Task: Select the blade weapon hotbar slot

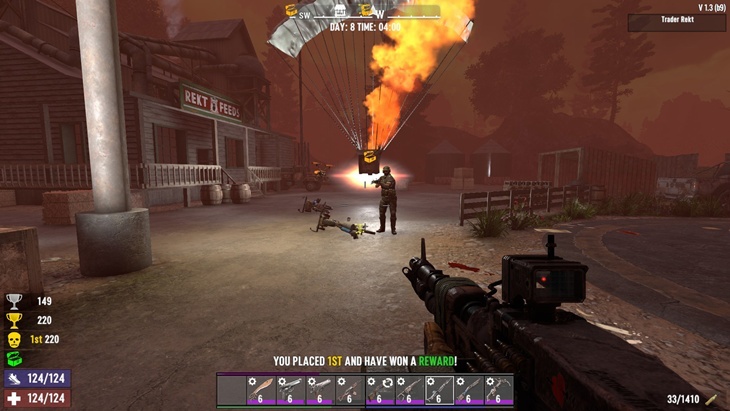Action: pyautogui.click(x=261, y=389)
